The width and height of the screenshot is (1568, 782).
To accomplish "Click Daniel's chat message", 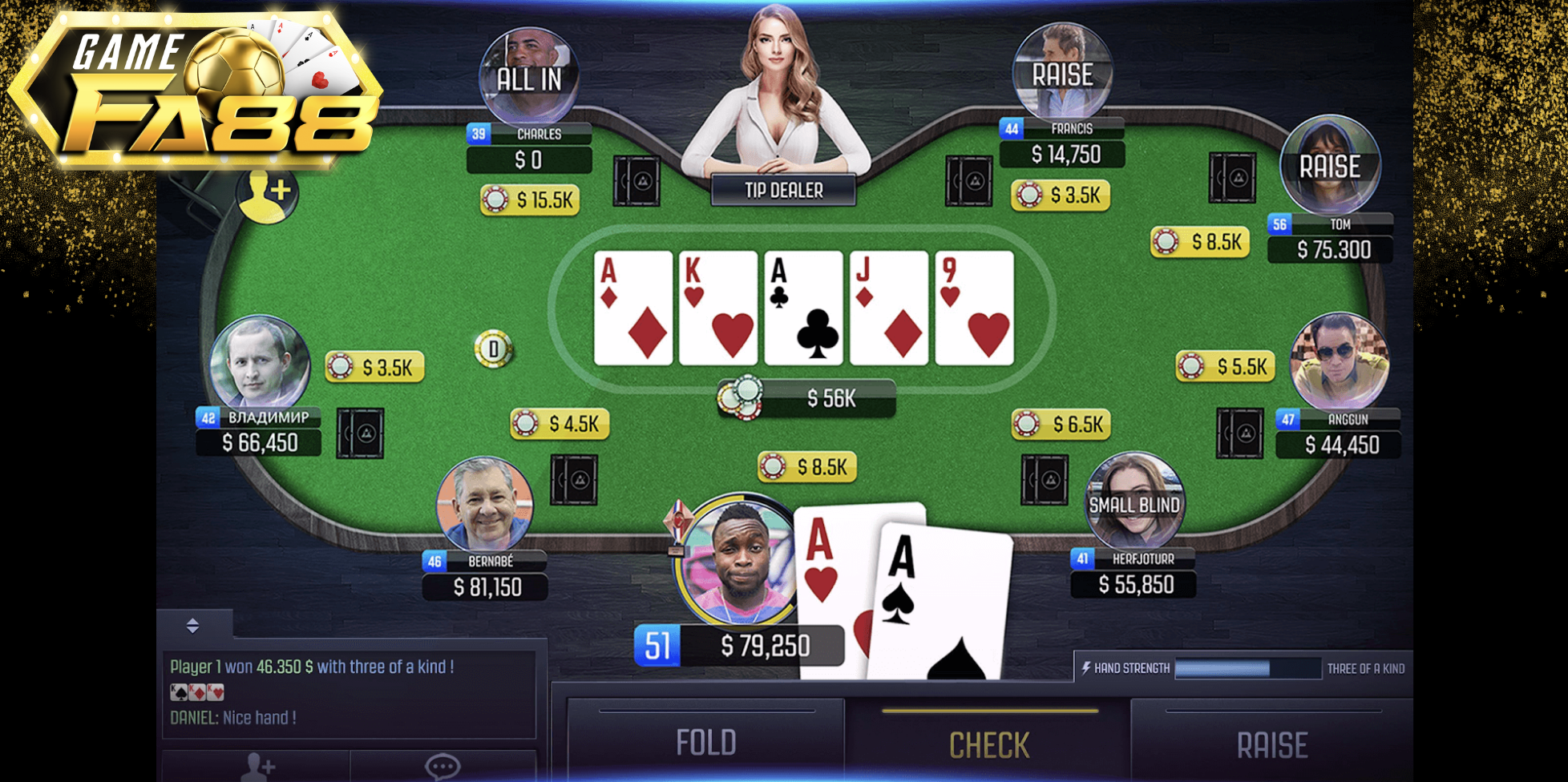I will tap(235, 717).
